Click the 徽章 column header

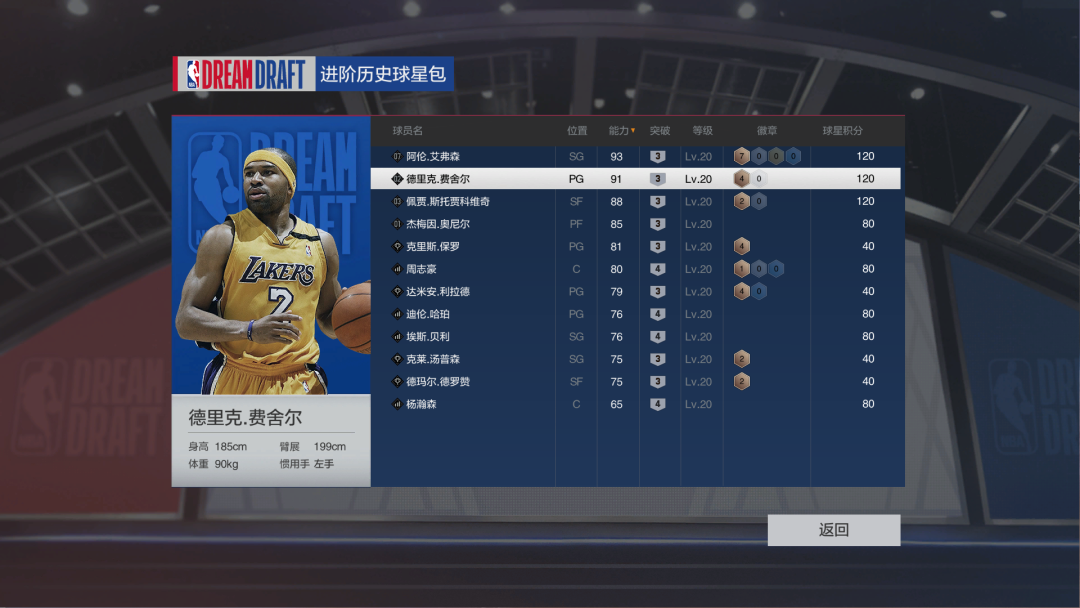pos(766,131)
